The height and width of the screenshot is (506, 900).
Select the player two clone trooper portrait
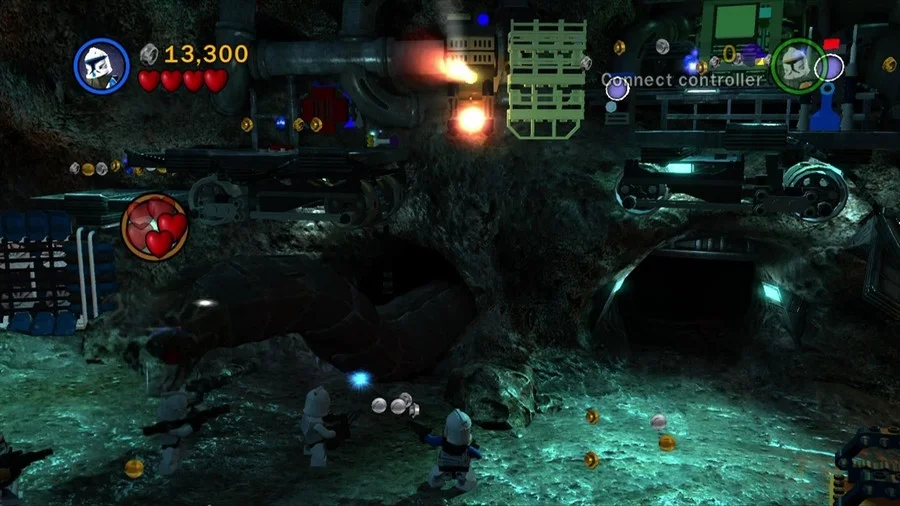pyautogui.click(x=797, y=67)
